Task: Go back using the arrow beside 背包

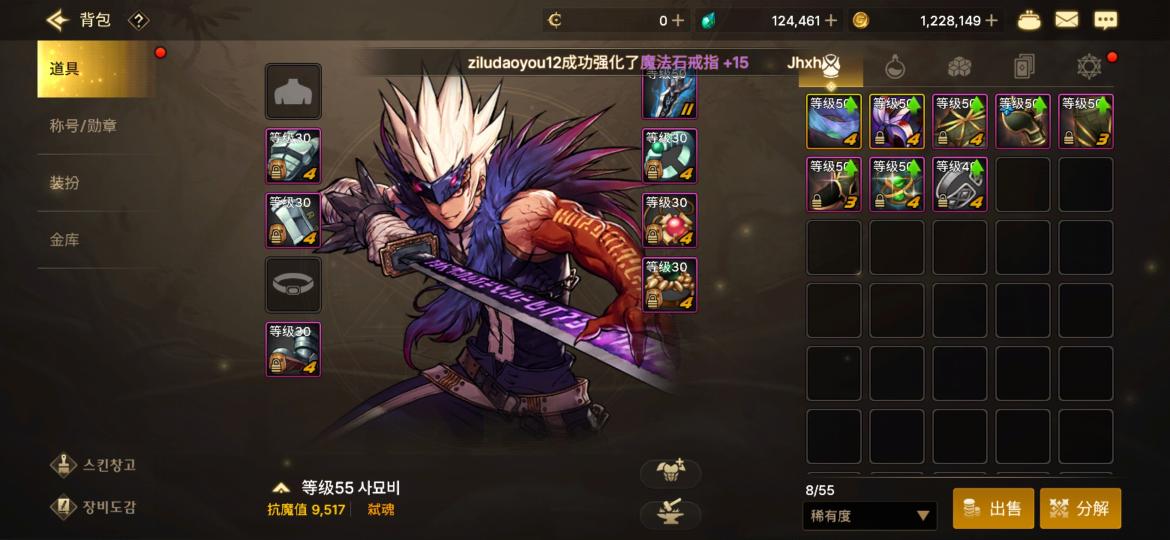Action: [57, 20]
